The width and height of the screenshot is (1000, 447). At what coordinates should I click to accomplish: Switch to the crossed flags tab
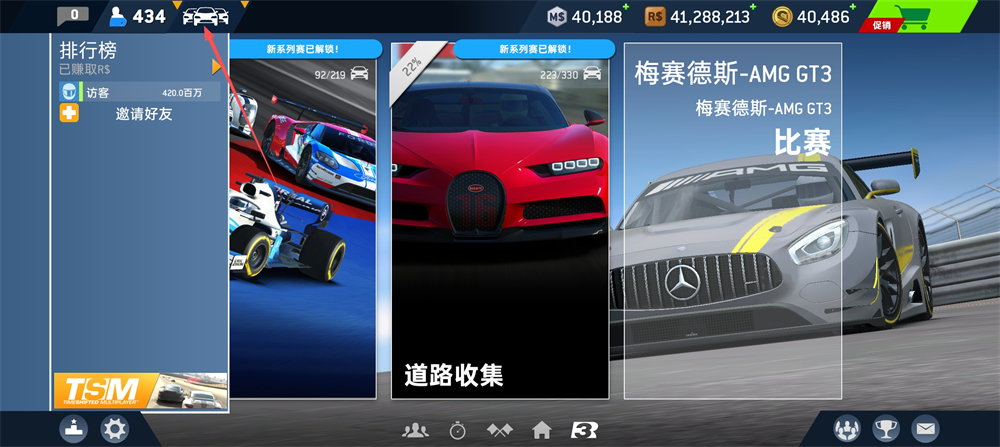[x=499, y=430]
